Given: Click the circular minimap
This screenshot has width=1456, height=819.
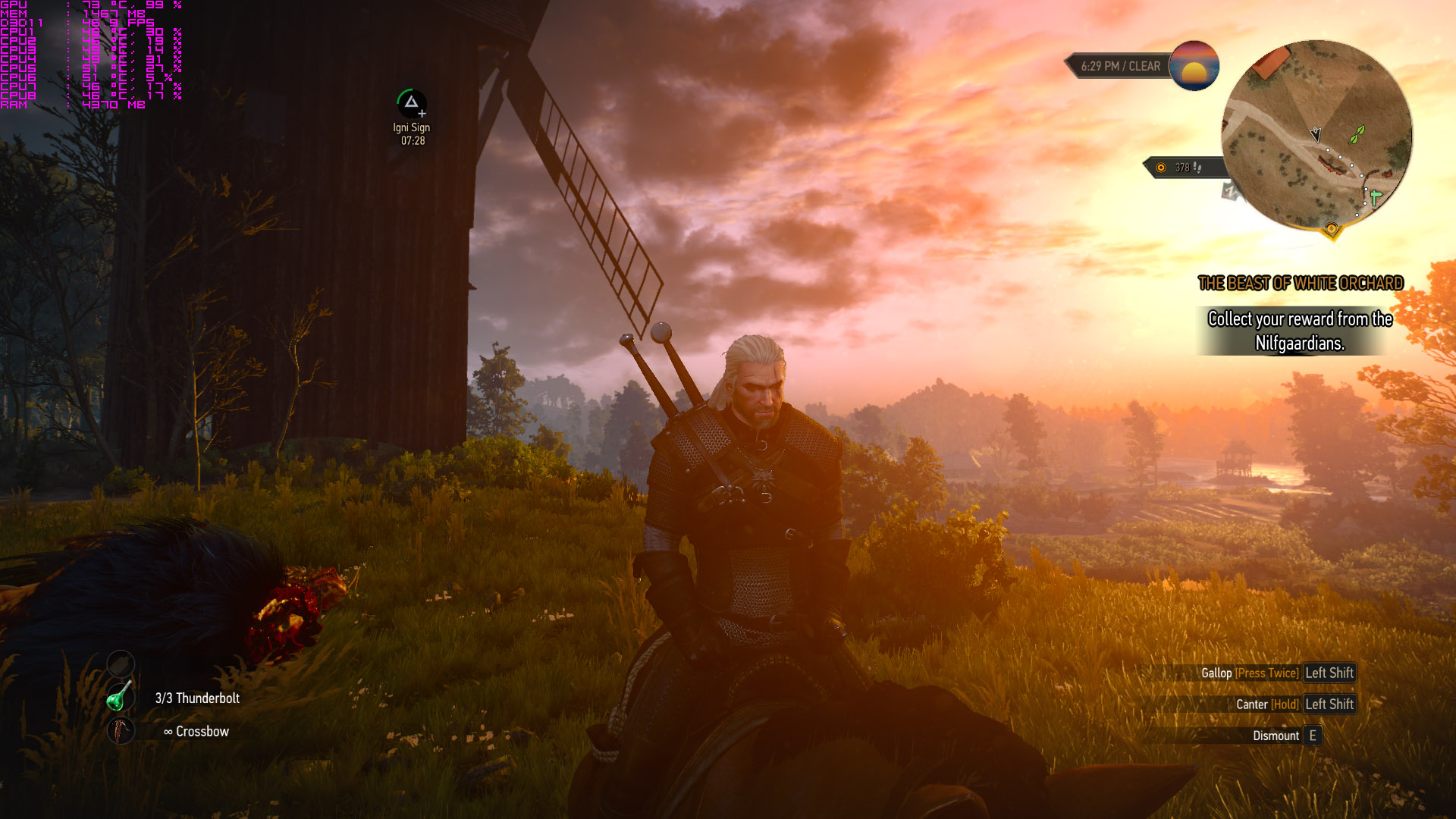Looking at the screenshot, I should coord(1316,135).
